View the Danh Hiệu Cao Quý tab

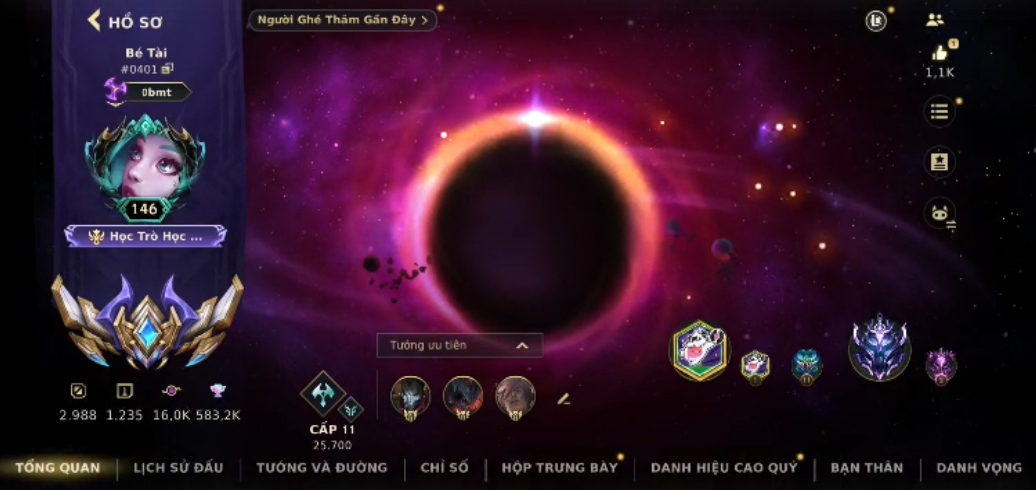coord(724,468)
